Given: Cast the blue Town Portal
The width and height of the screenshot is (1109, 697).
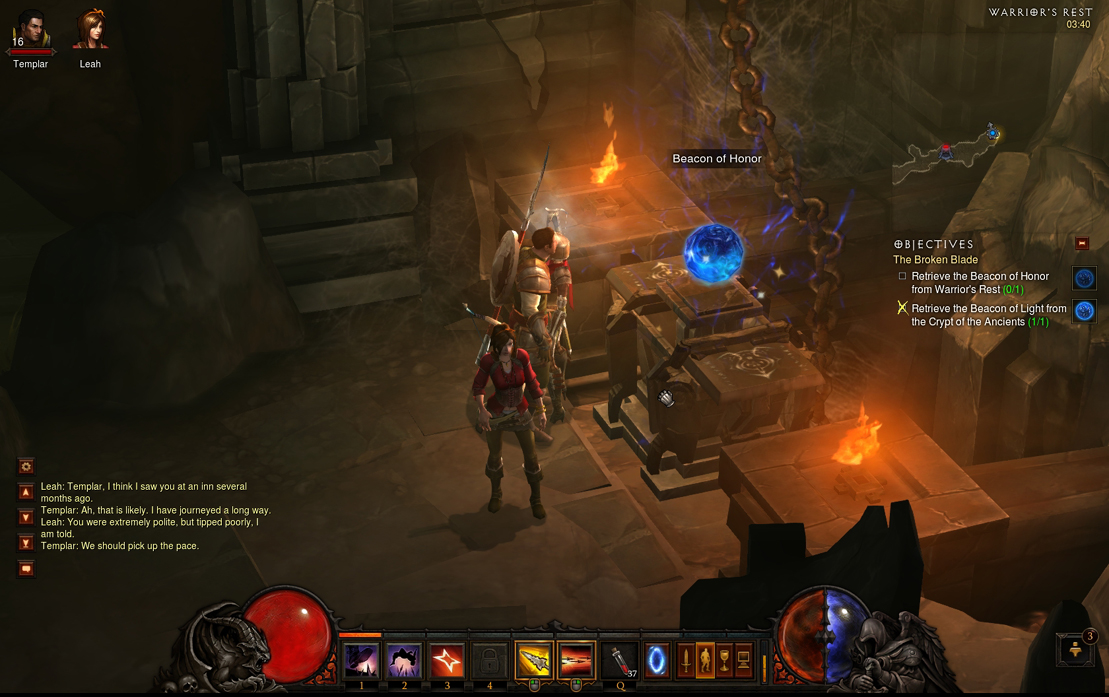Looking at the screenshot, I should [657, 661].
